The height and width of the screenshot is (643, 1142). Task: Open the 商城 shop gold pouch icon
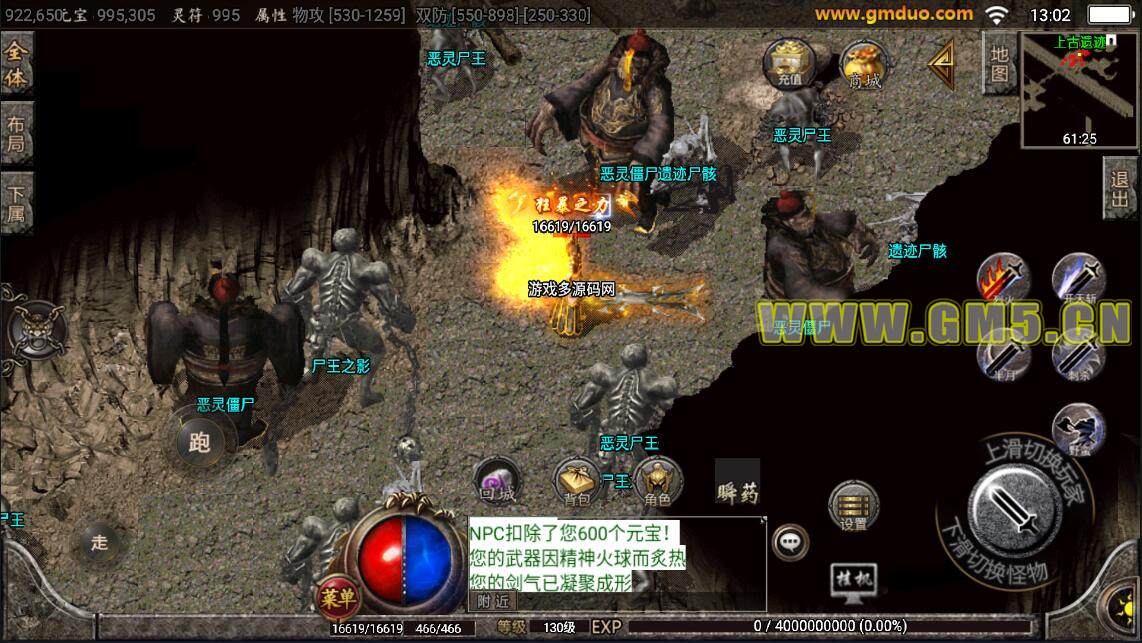[x=864, y=66]
